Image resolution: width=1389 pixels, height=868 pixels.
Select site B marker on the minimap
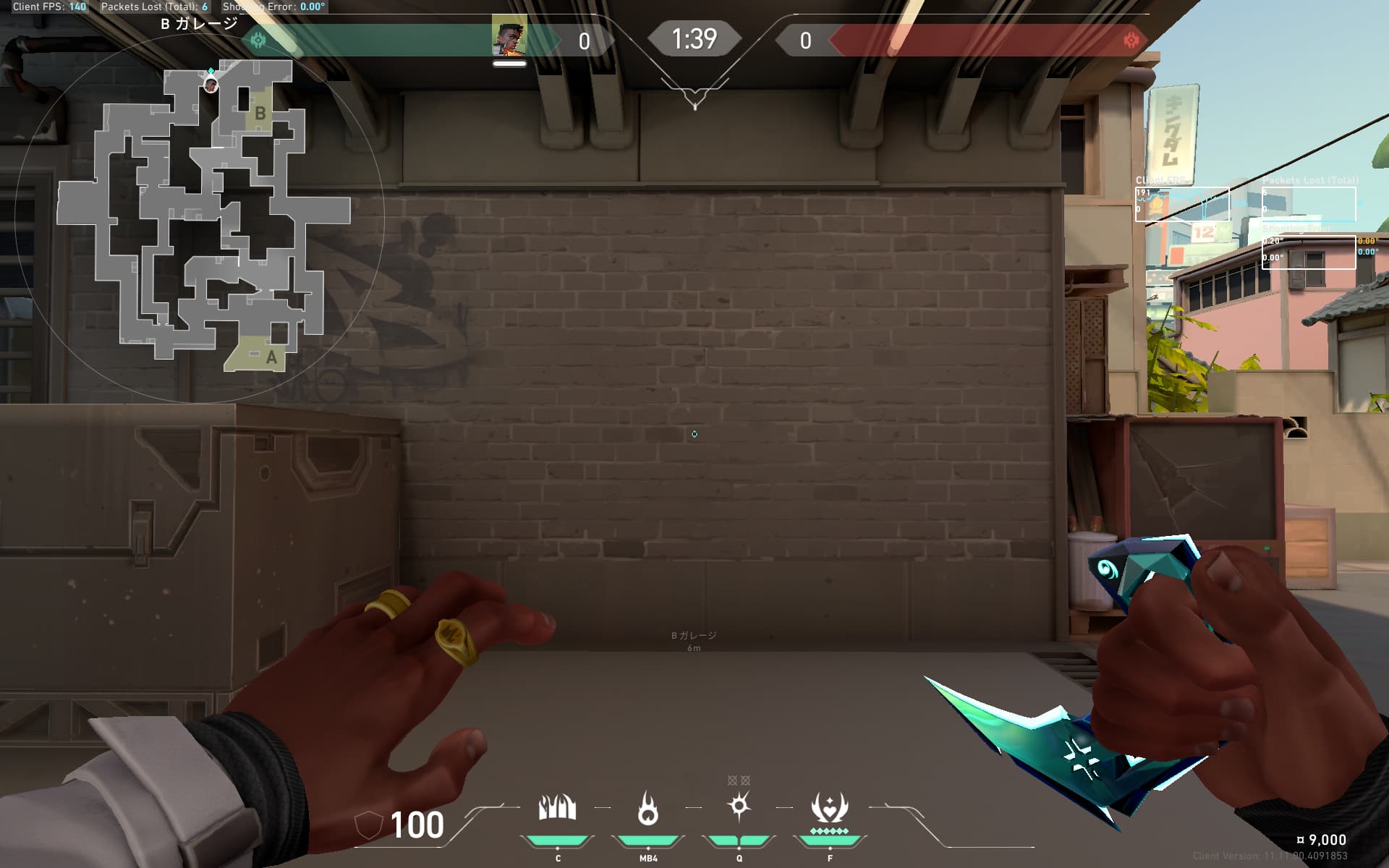[x=260, y=113]
